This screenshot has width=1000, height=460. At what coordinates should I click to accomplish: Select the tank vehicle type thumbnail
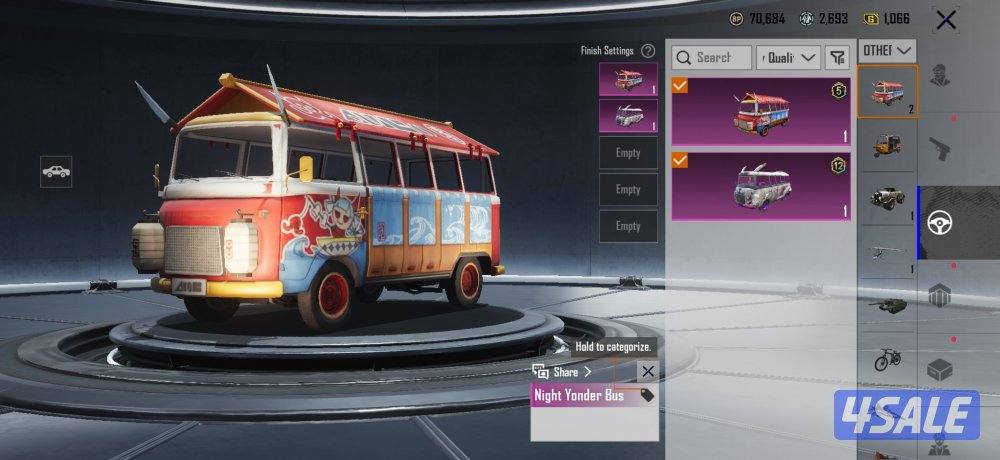(x=887, y=304)
